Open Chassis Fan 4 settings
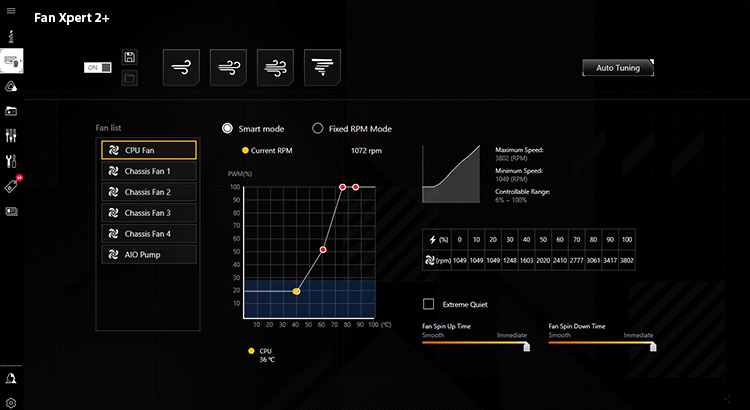Screen dimensions: 750x410 [149, 234]
